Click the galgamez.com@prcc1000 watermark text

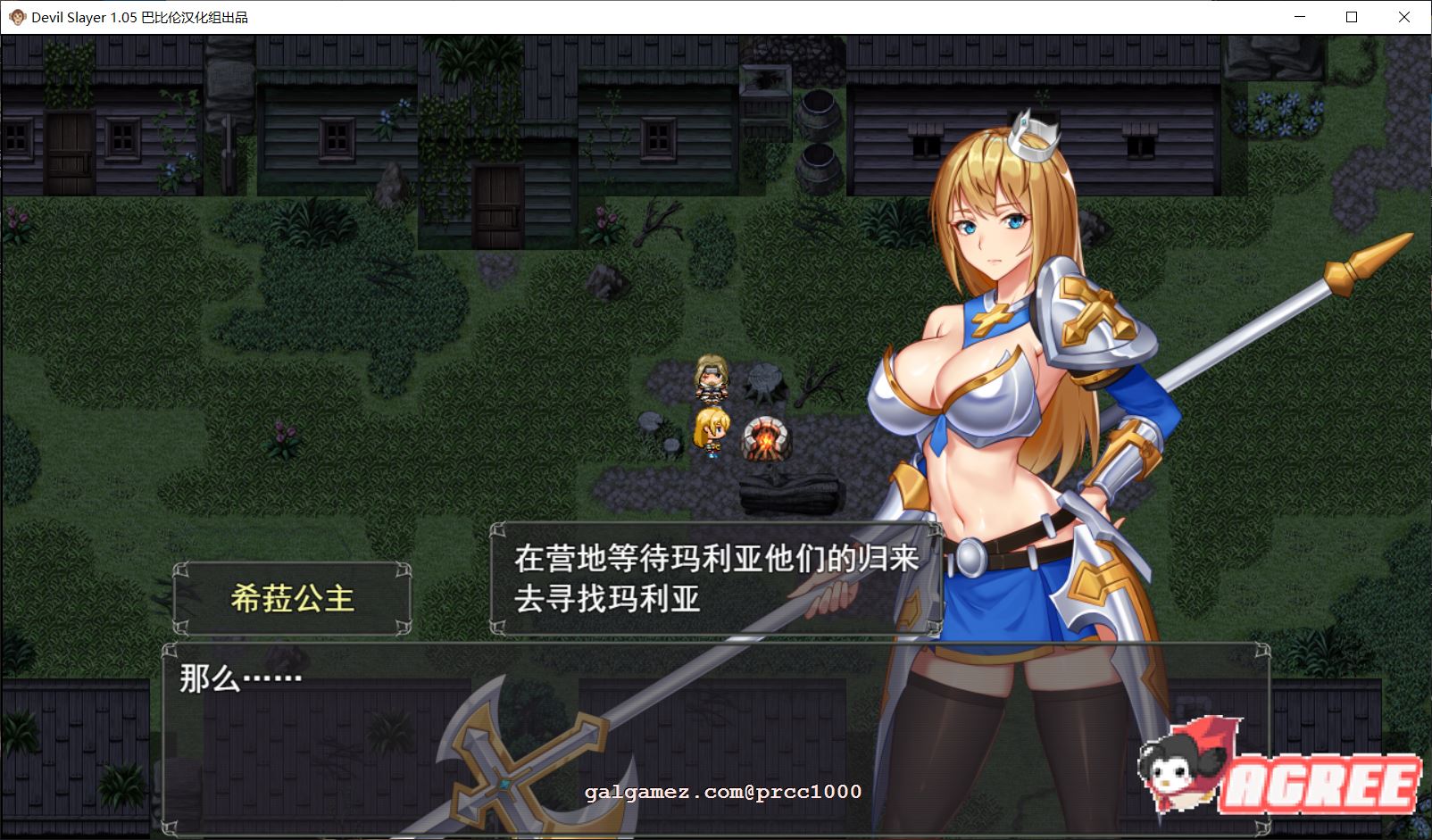[721, 791]
